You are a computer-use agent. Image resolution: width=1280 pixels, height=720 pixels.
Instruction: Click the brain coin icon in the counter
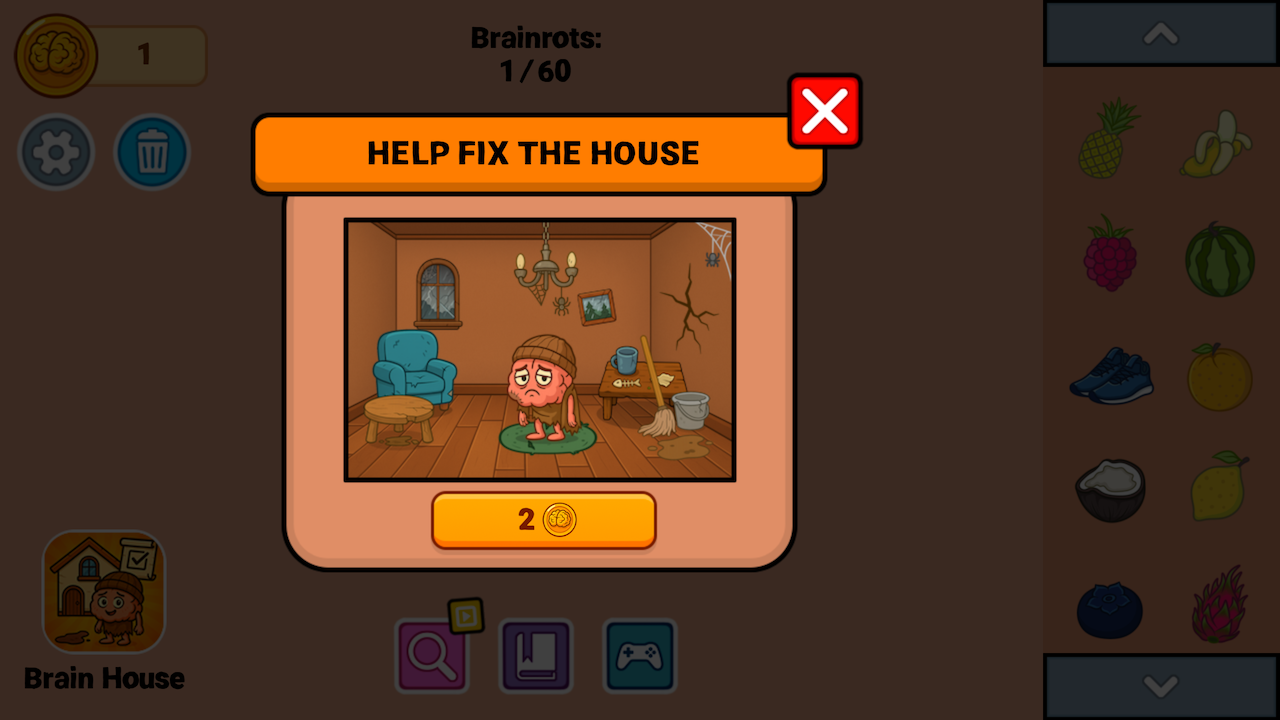tap(56, 55)
